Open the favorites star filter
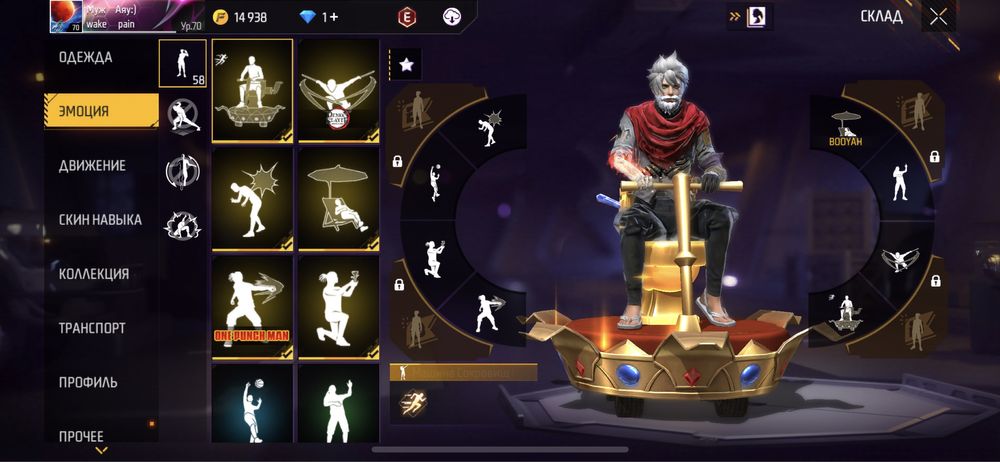This screenshot has height=462, width=1000. 406,65
